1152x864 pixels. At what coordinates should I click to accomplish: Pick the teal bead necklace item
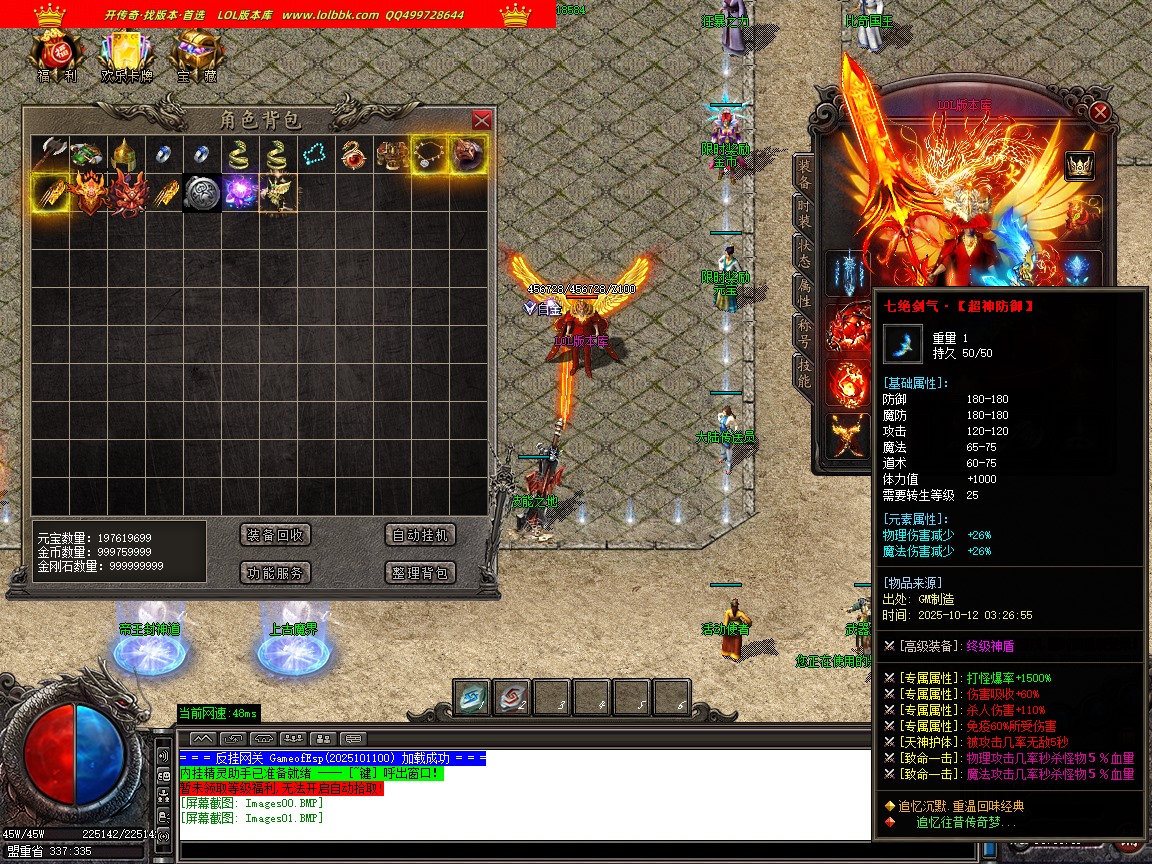[315, 154]
